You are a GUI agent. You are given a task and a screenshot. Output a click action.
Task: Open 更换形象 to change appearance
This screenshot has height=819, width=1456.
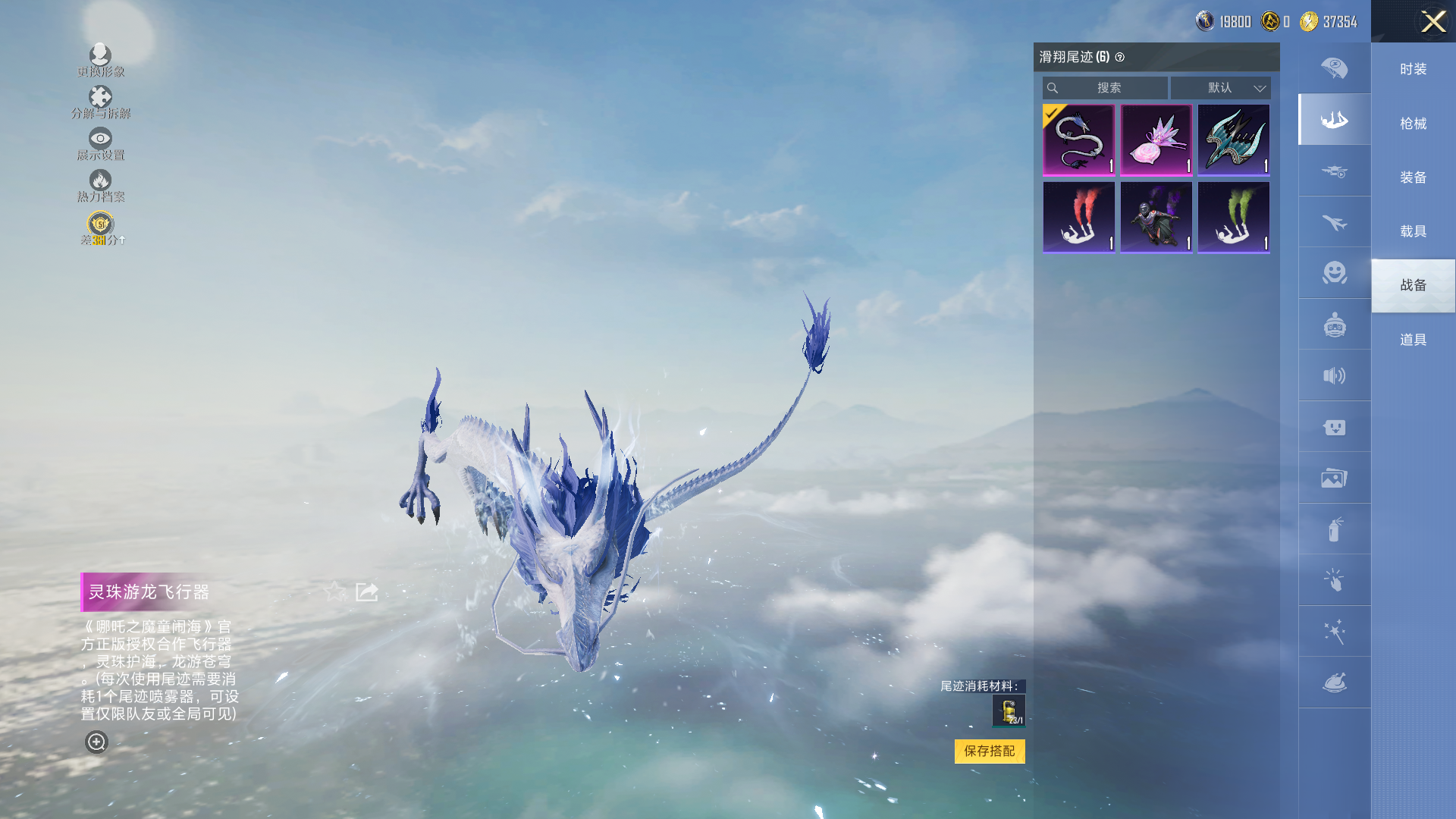(x=100, y=60)
